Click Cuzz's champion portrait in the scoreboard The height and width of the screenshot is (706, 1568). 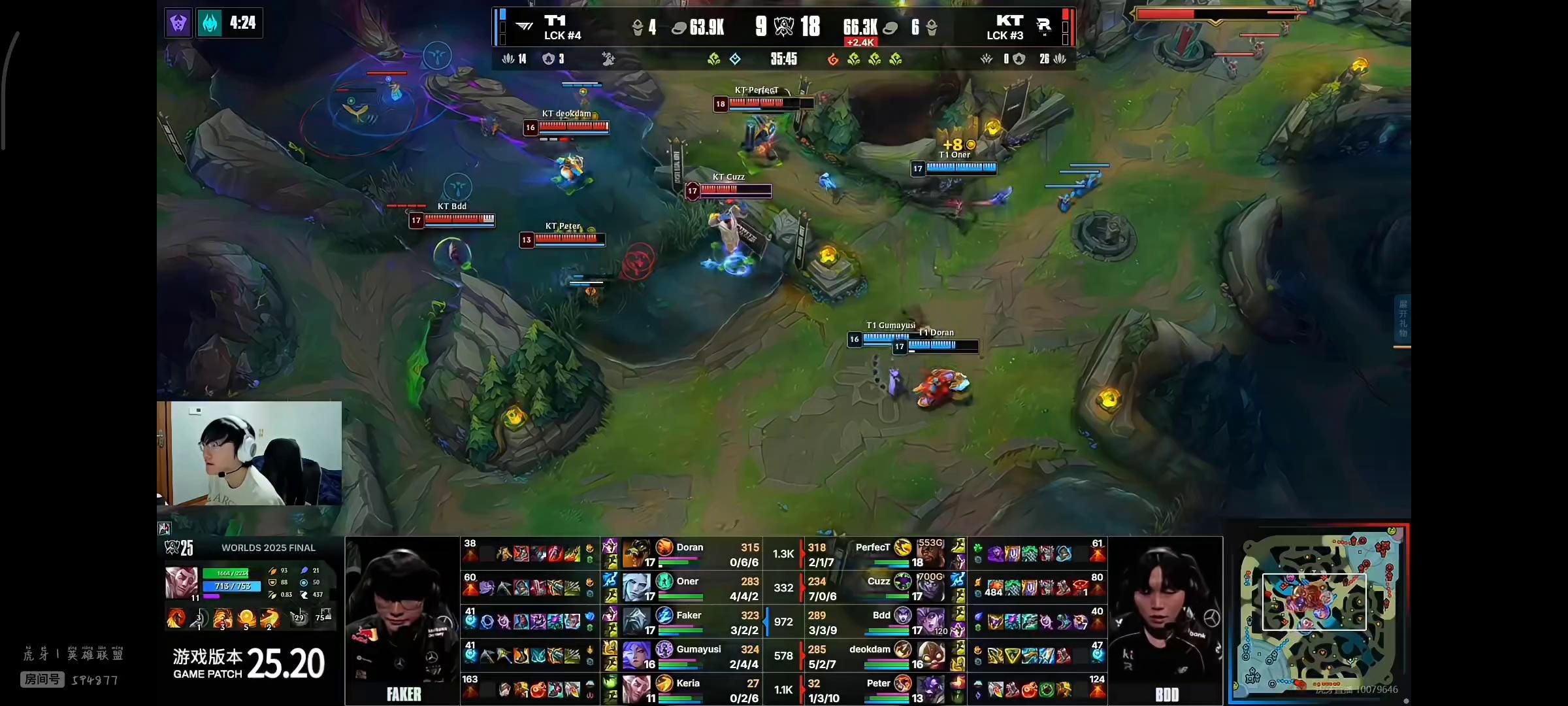930,588
